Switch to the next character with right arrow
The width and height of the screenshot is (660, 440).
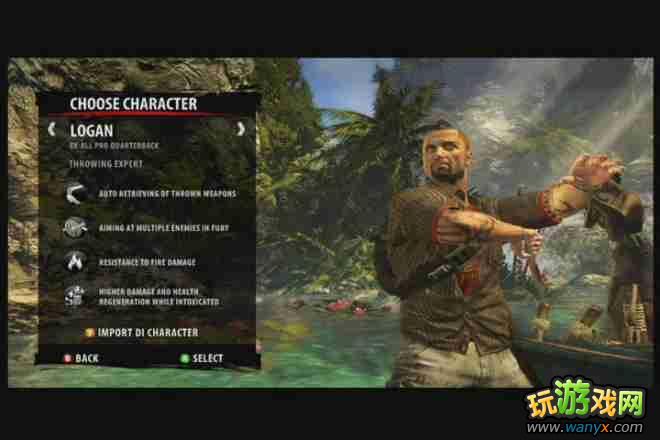(x=240, y=129)
